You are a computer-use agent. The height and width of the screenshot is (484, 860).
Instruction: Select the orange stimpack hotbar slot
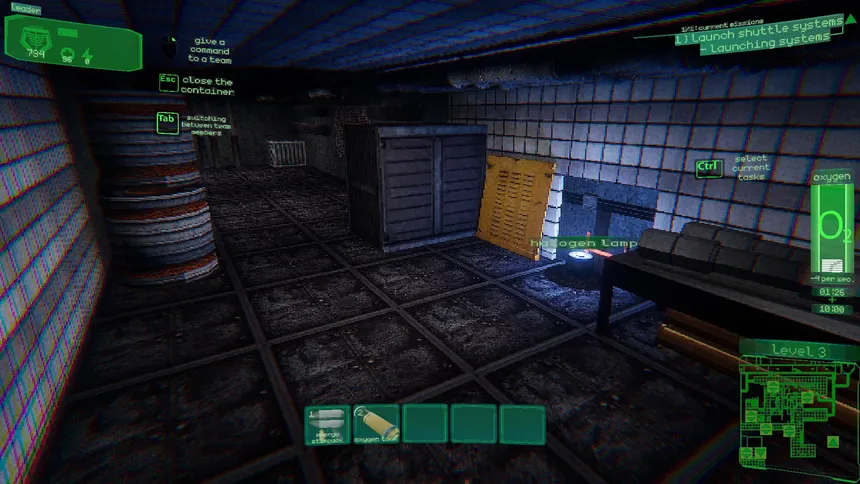(x=327, y=424)
